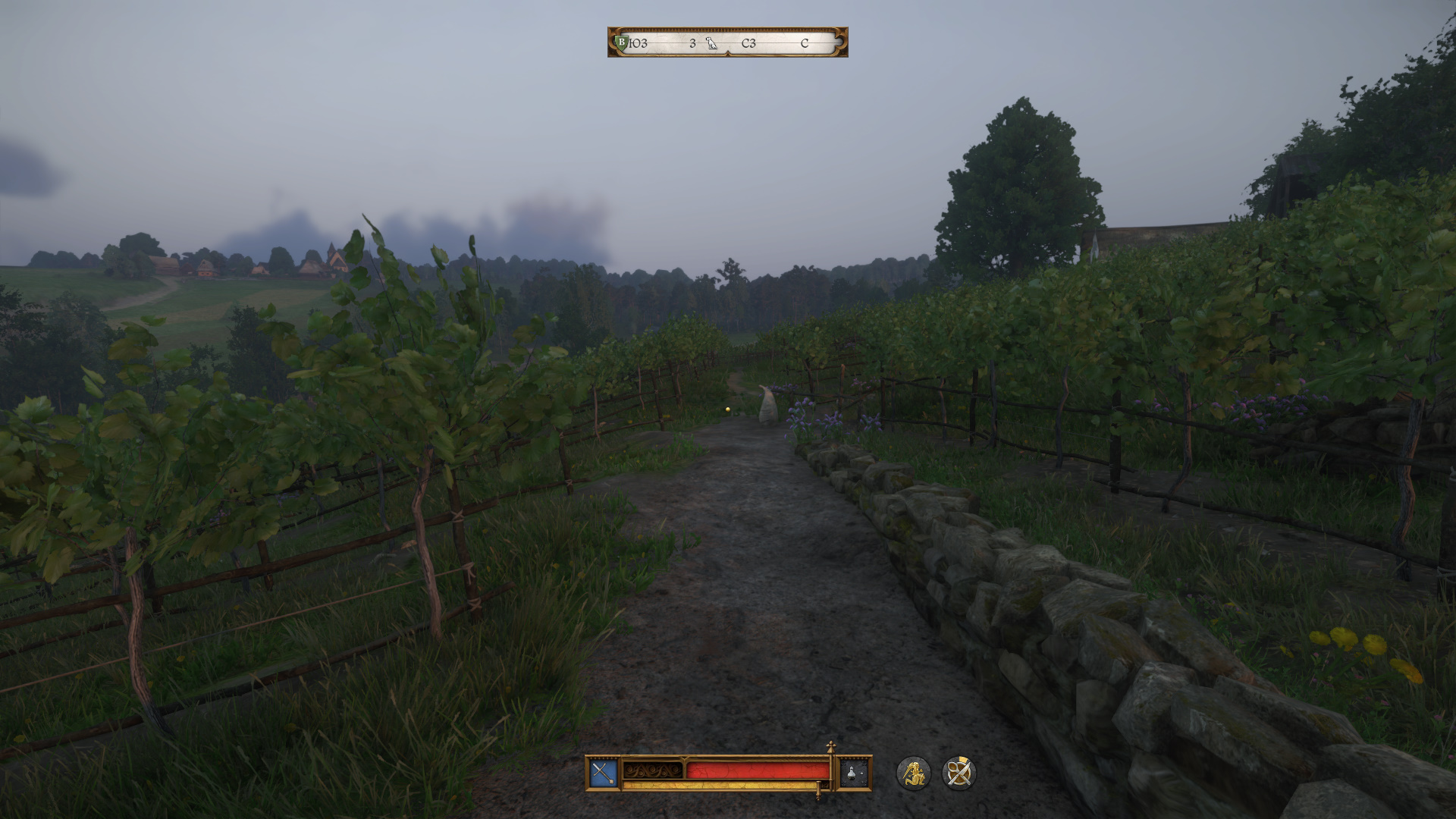This screenshot has height=819, width=1456.
Task: Inspect the golden kneeling figure status icon
Action: pyautogui.click(x=913, y=773)
